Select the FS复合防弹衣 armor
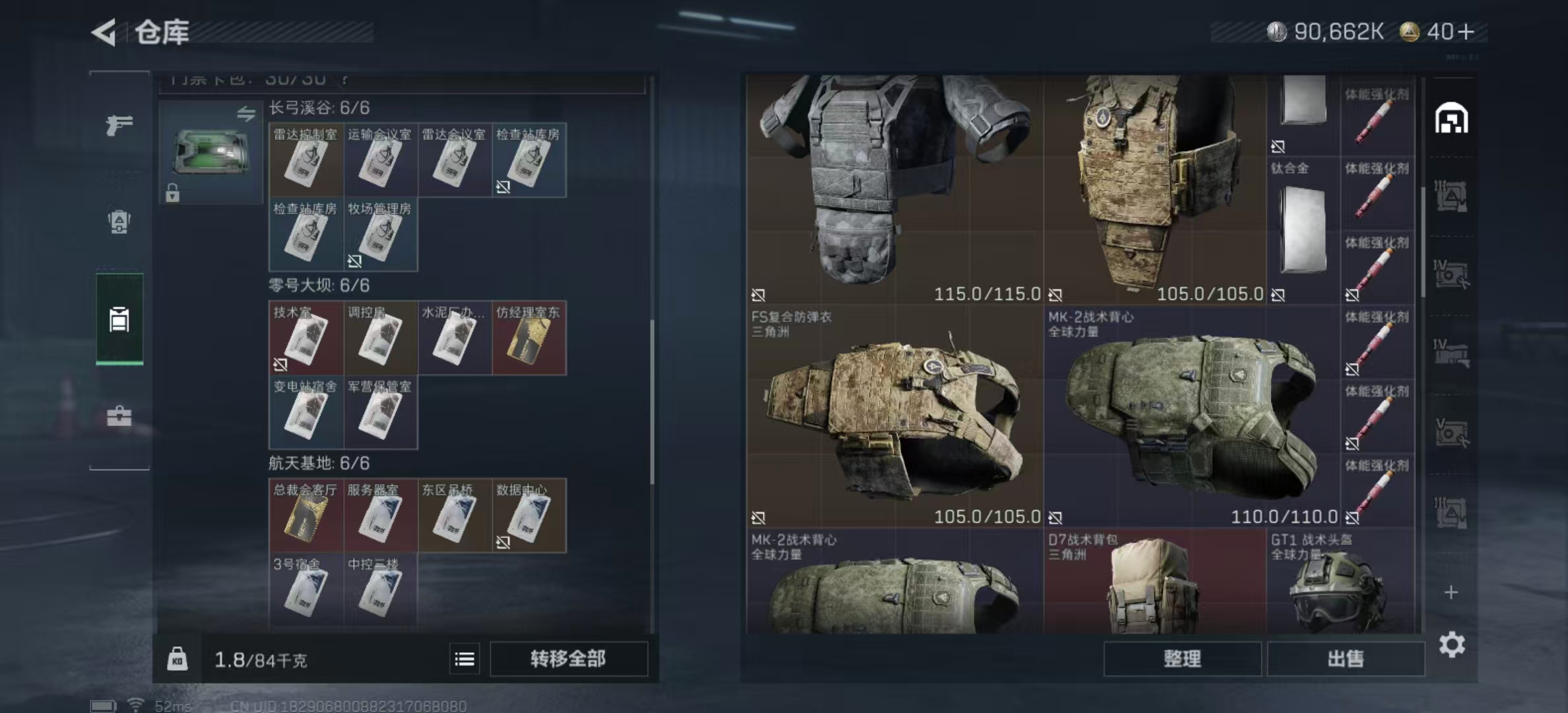This screenshot has width=1568, height=713. (894, 416)
